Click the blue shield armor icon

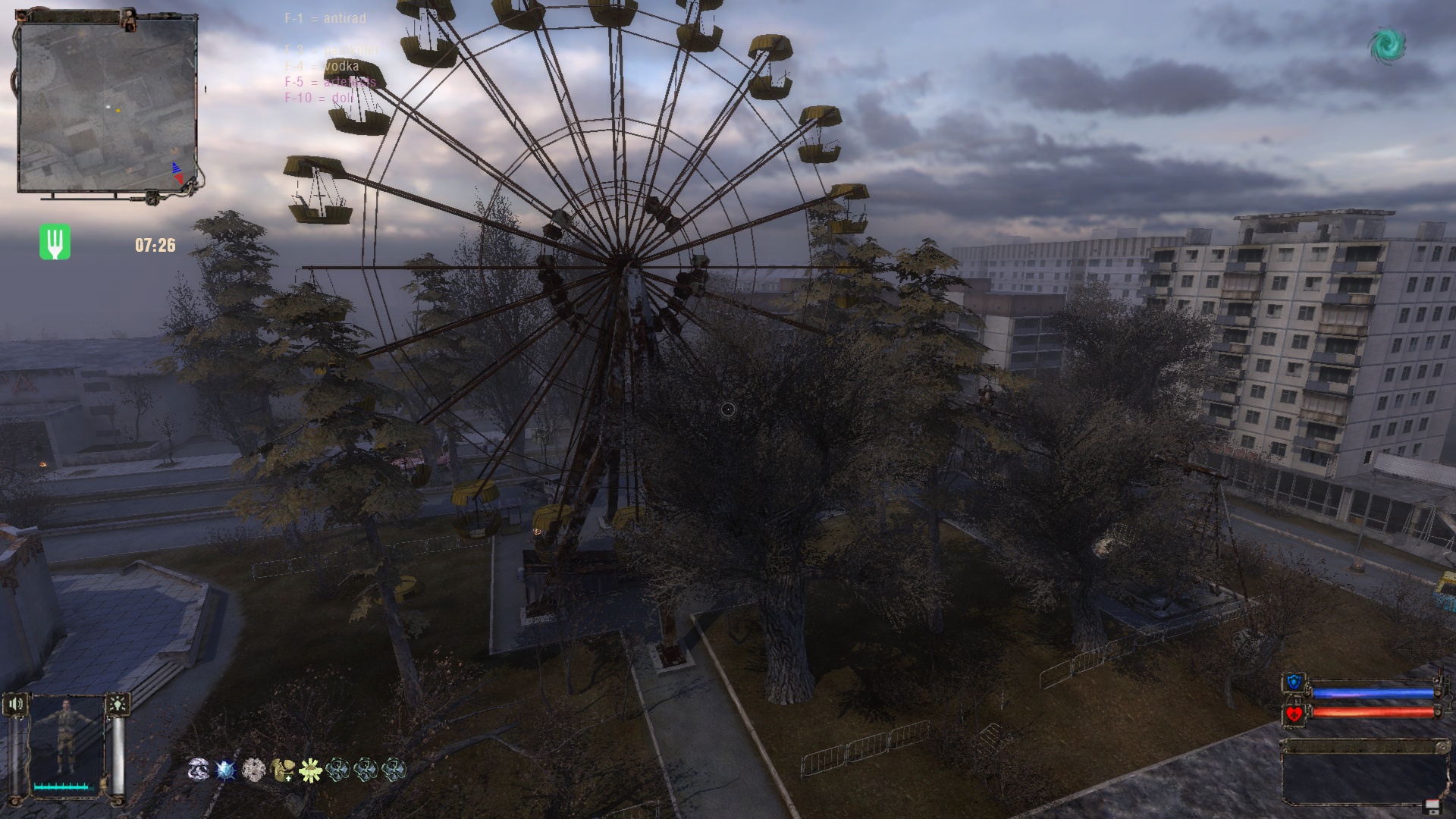tap(1294, 683)
